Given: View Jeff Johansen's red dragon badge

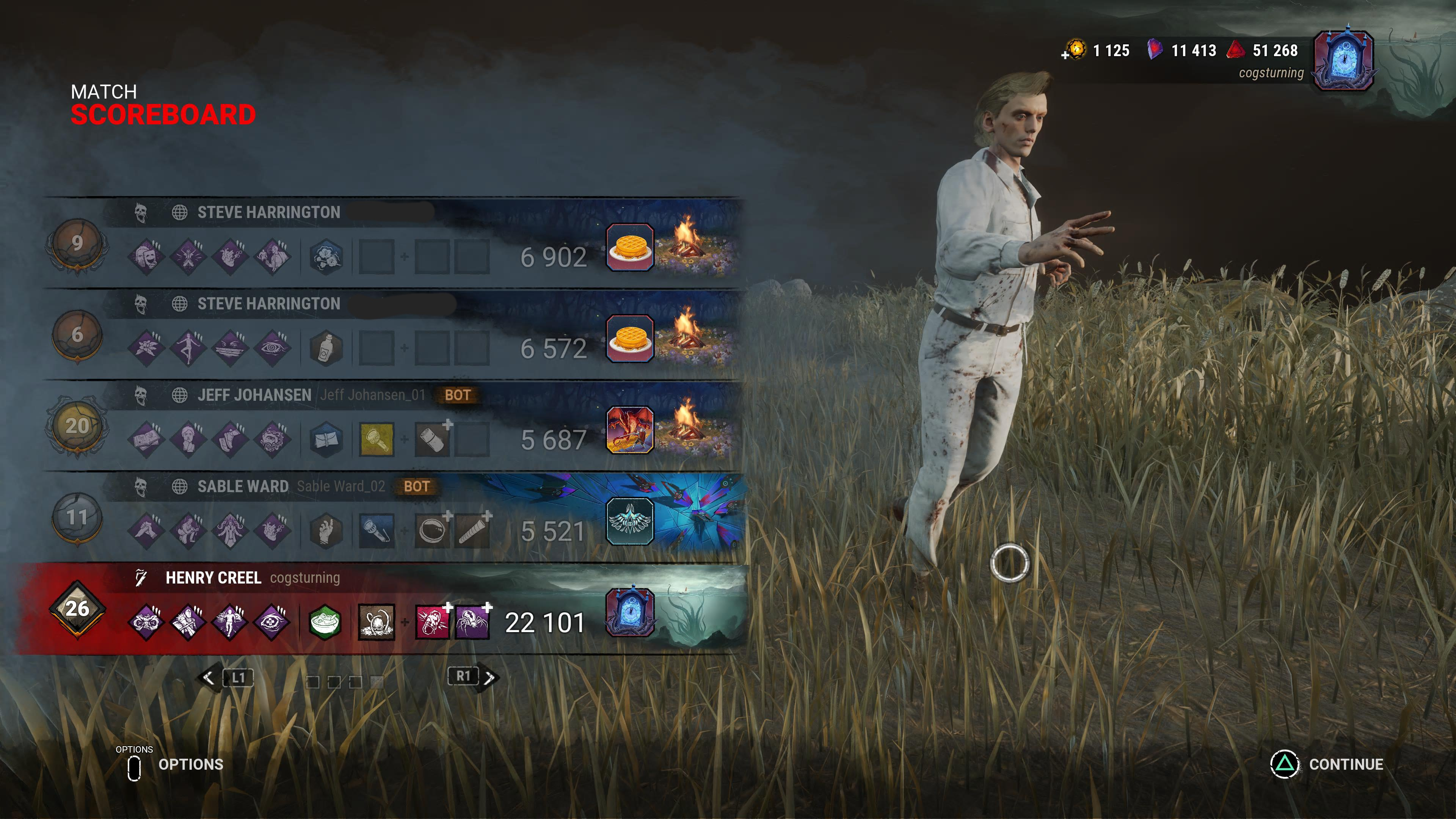Looking at the screenshot, I should click(630, 430).
